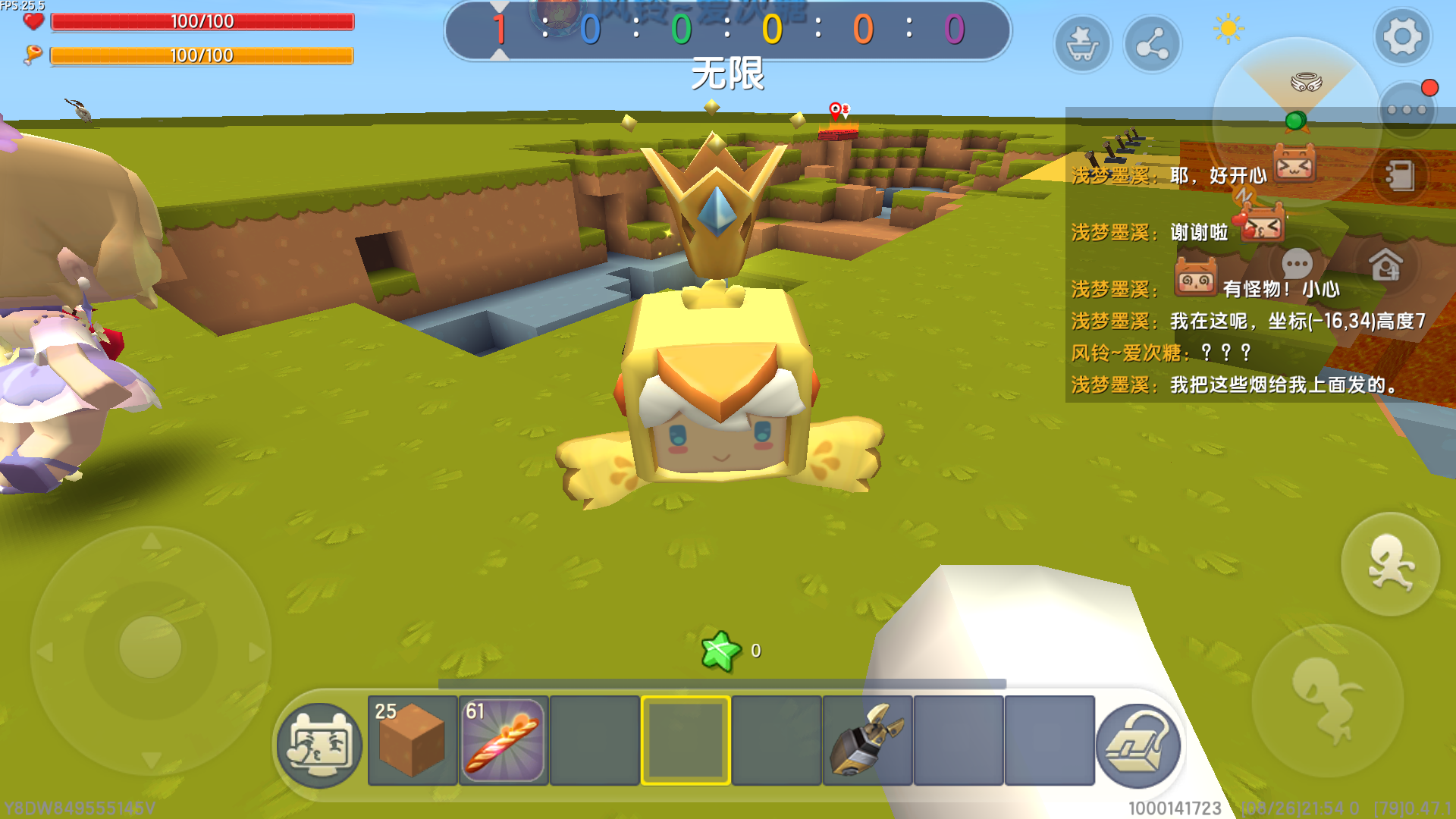Tap the share button
This screenshot has width=1456, height=819.
(x=1152, y=45)
